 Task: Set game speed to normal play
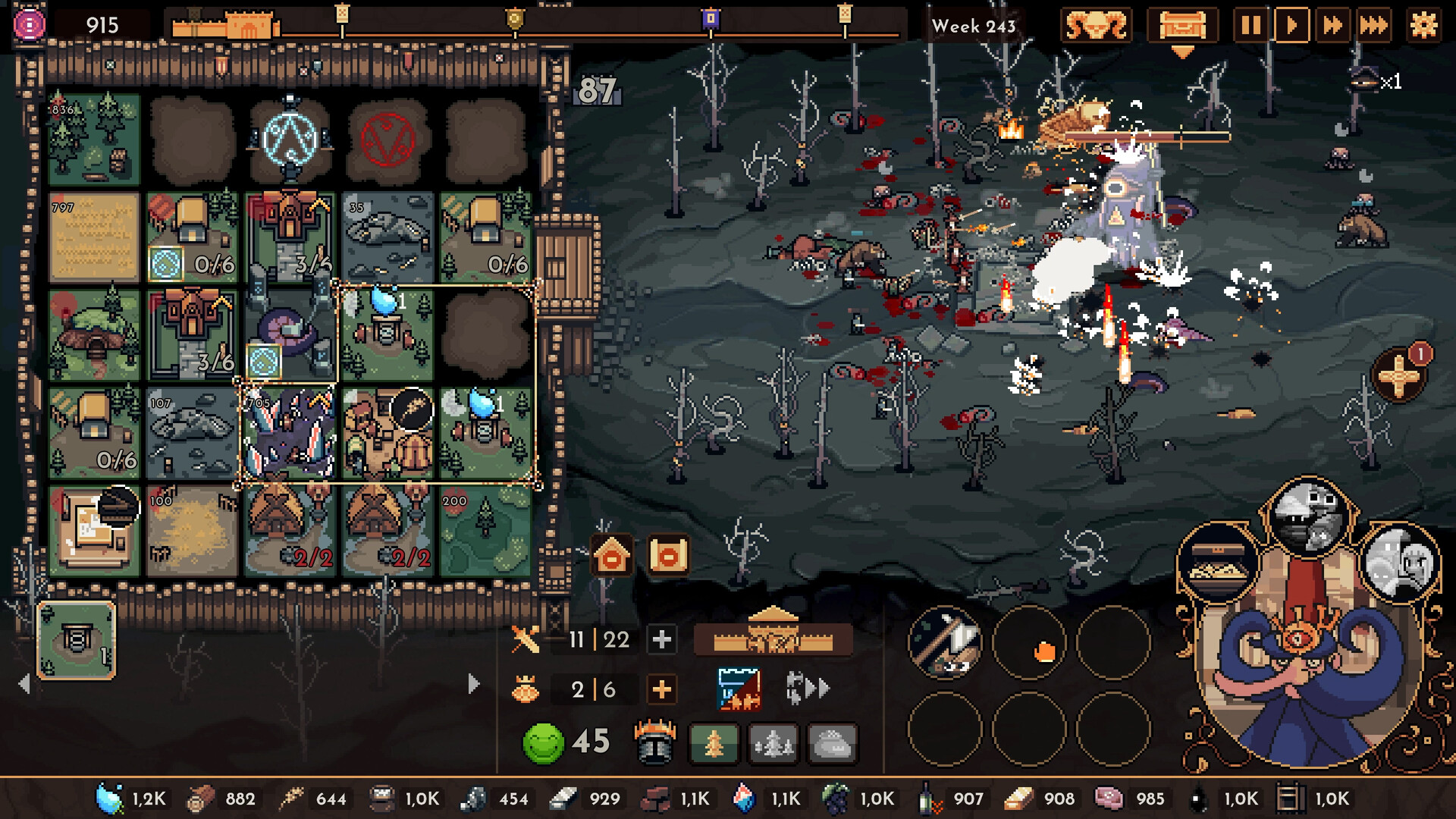click(x=1291, y=26)
